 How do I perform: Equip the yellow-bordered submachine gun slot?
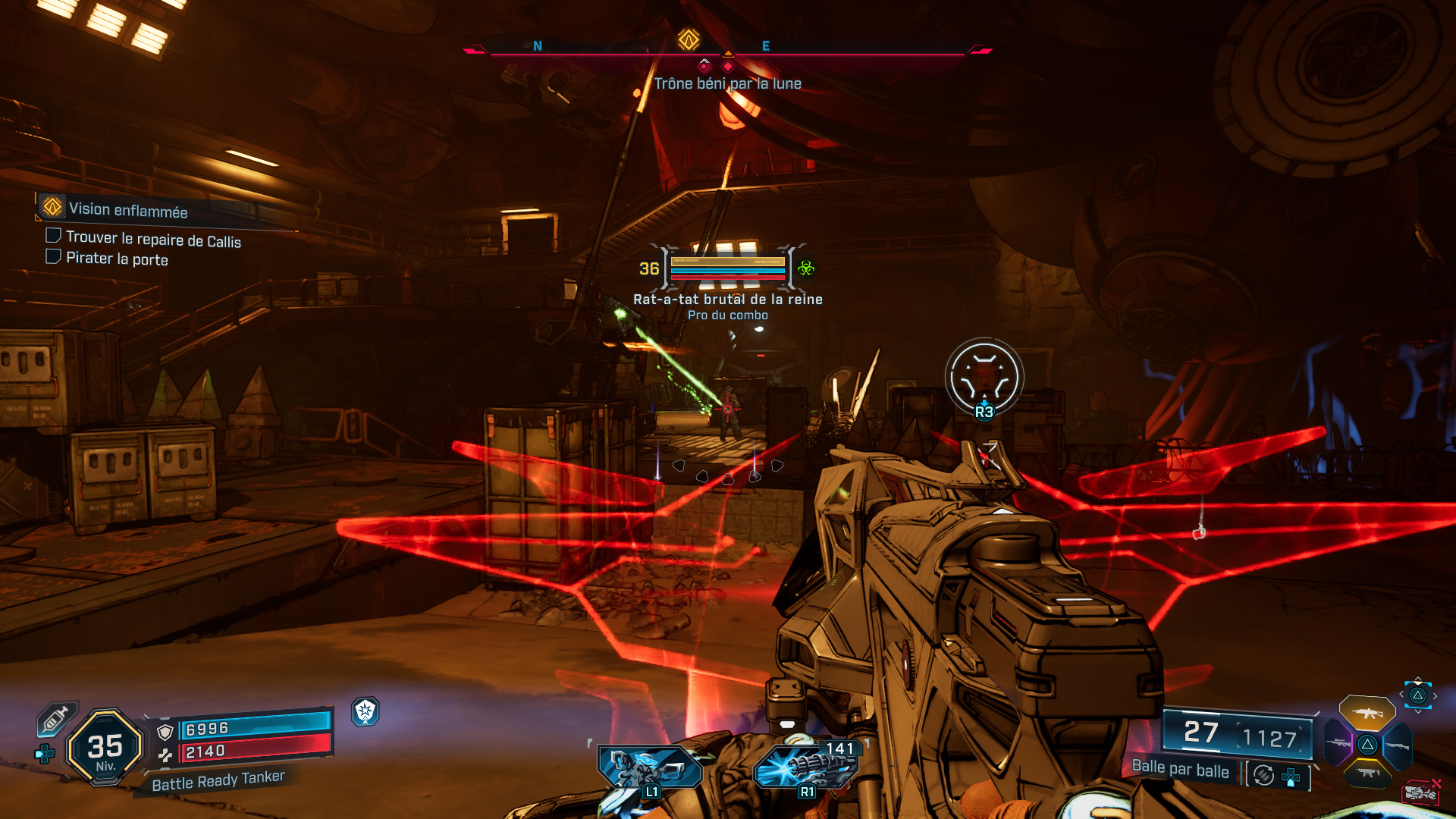tap(1368, 773)
